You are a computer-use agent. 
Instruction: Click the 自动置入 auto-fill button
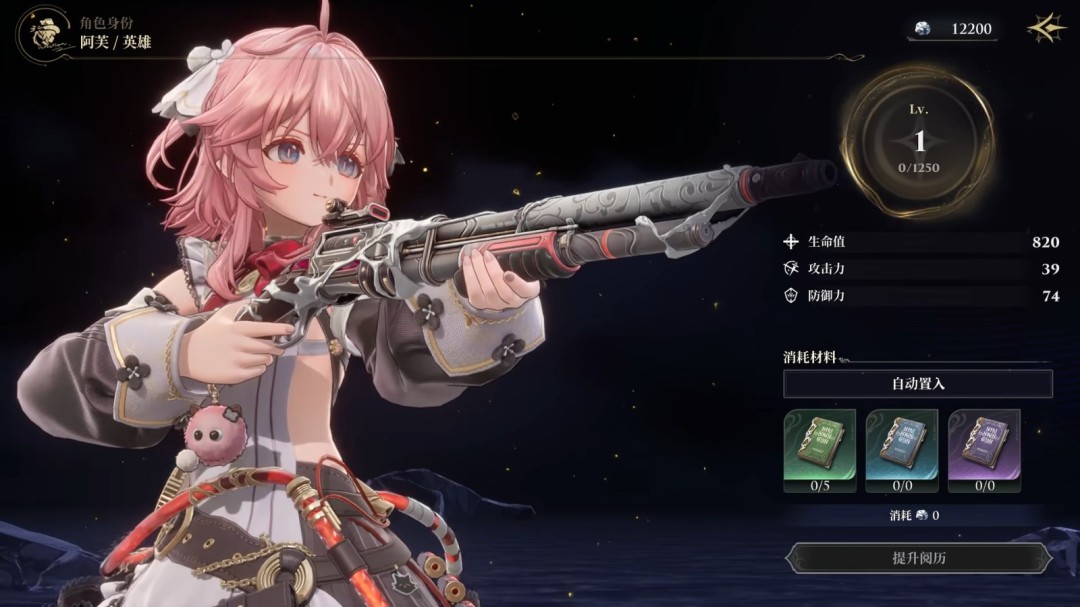[917, 384]
